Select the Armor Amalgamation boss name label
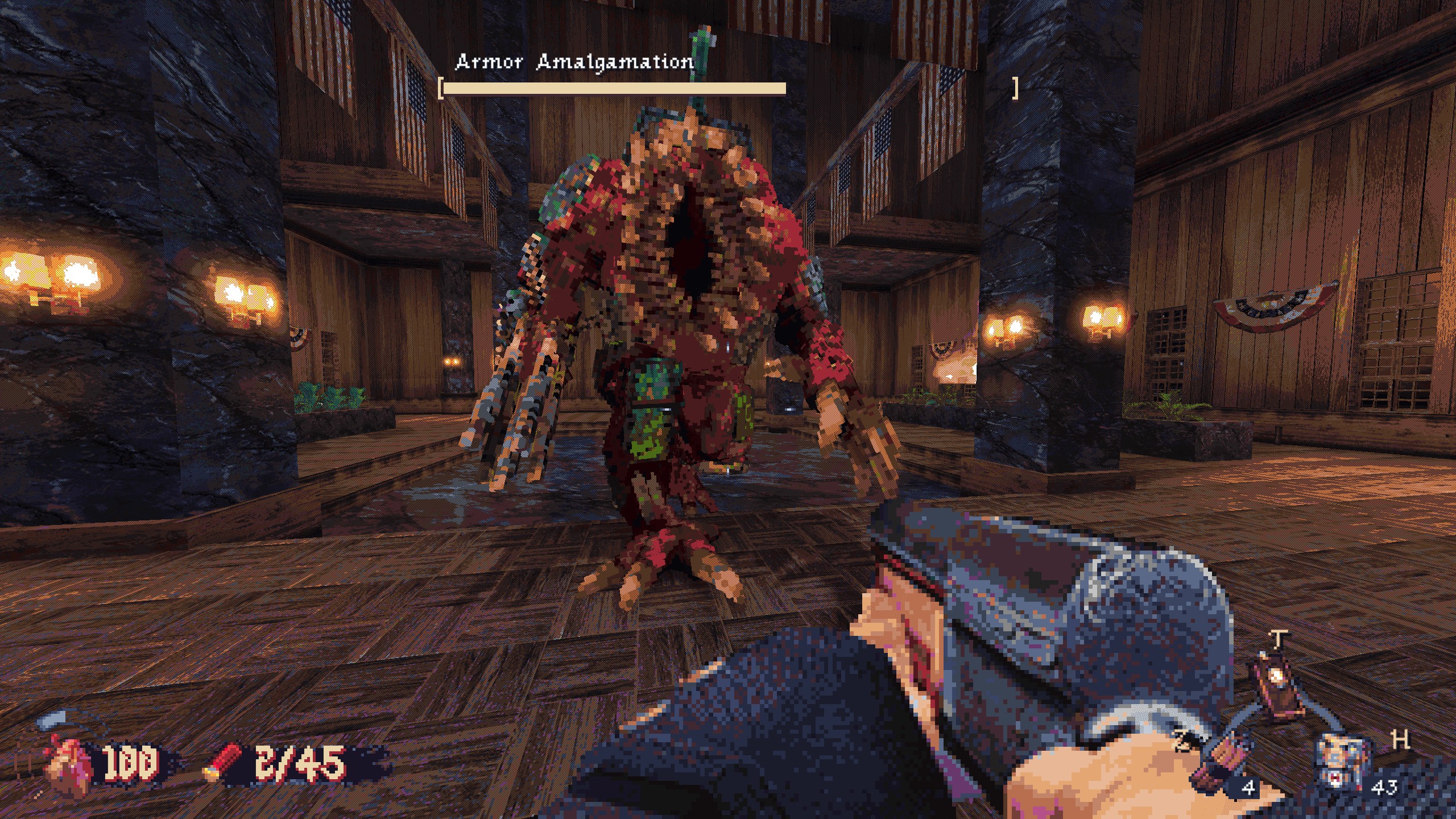The width and height of the screenshot is (1456, 819). click(x=576, y=64)
